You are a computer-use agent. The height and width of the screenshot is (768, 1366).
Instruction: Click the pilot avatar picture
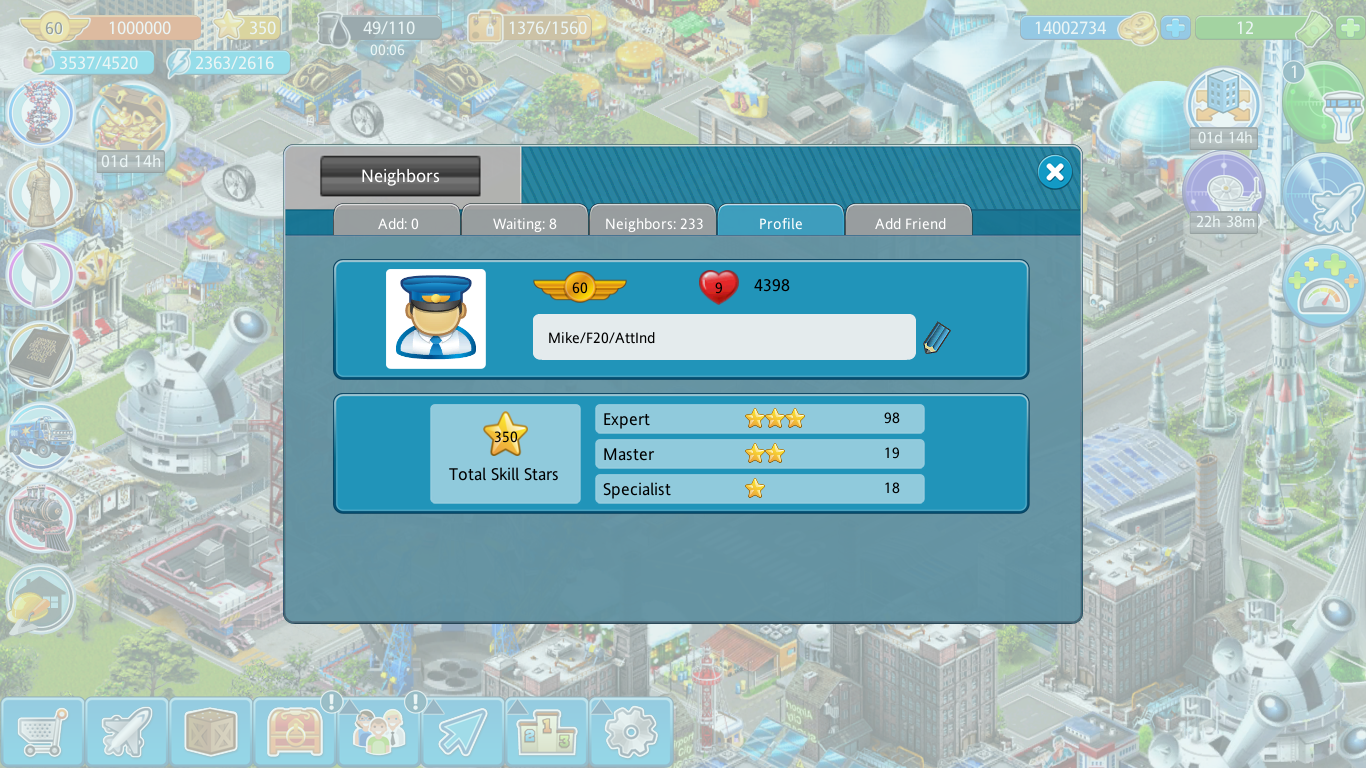pyautogui.click(x=436, y=319)
